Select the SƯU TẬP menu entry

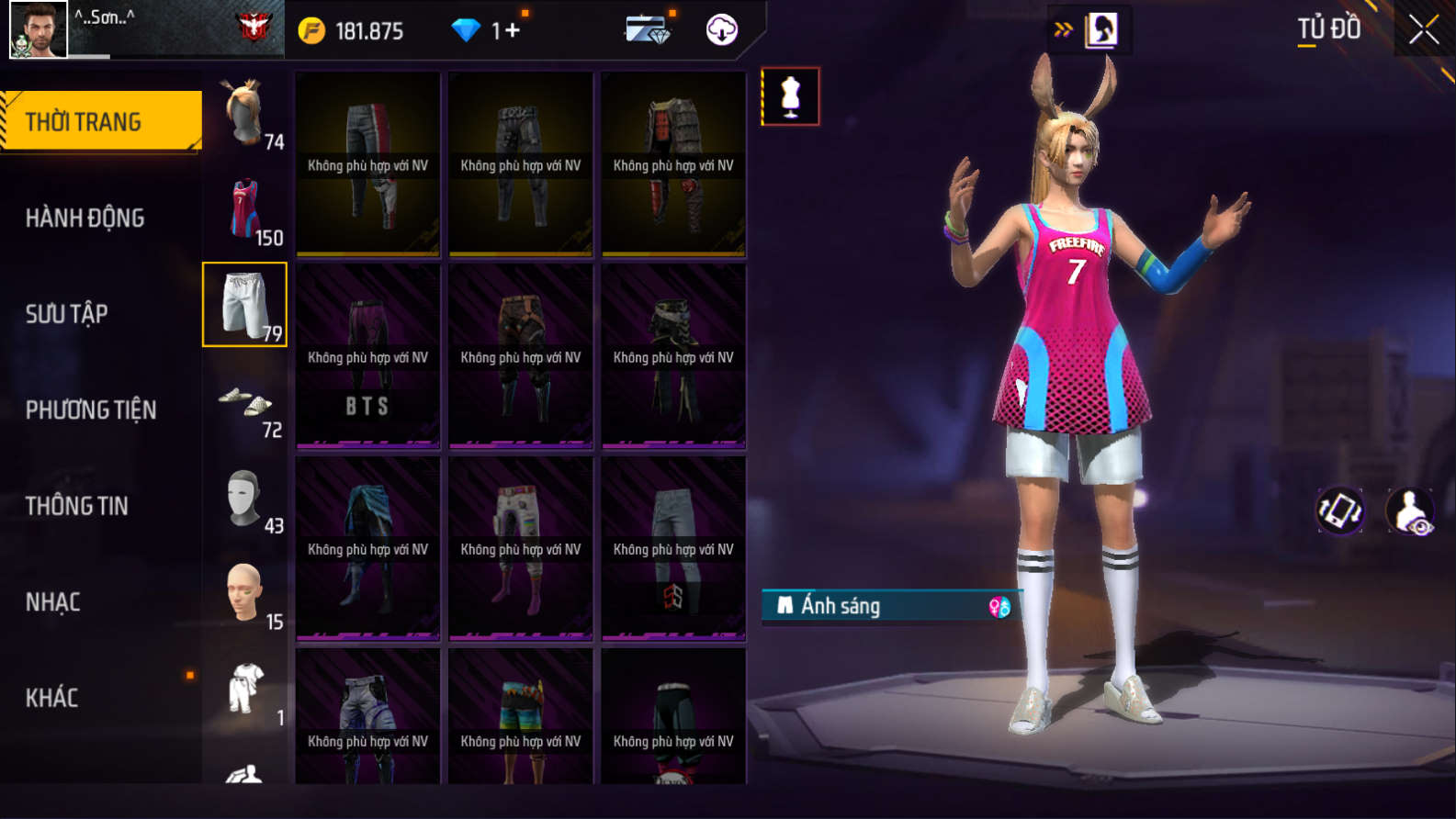66,314
